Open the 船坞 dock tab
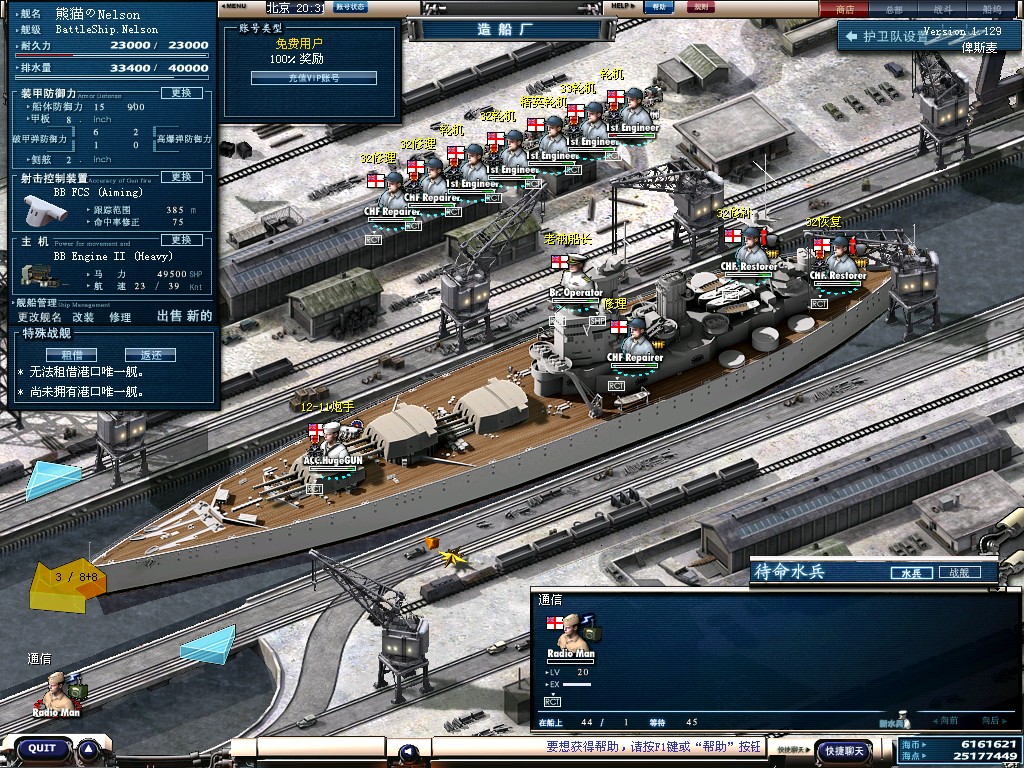The height and width of the screenshot is (768, 1024). pos(992,9)
